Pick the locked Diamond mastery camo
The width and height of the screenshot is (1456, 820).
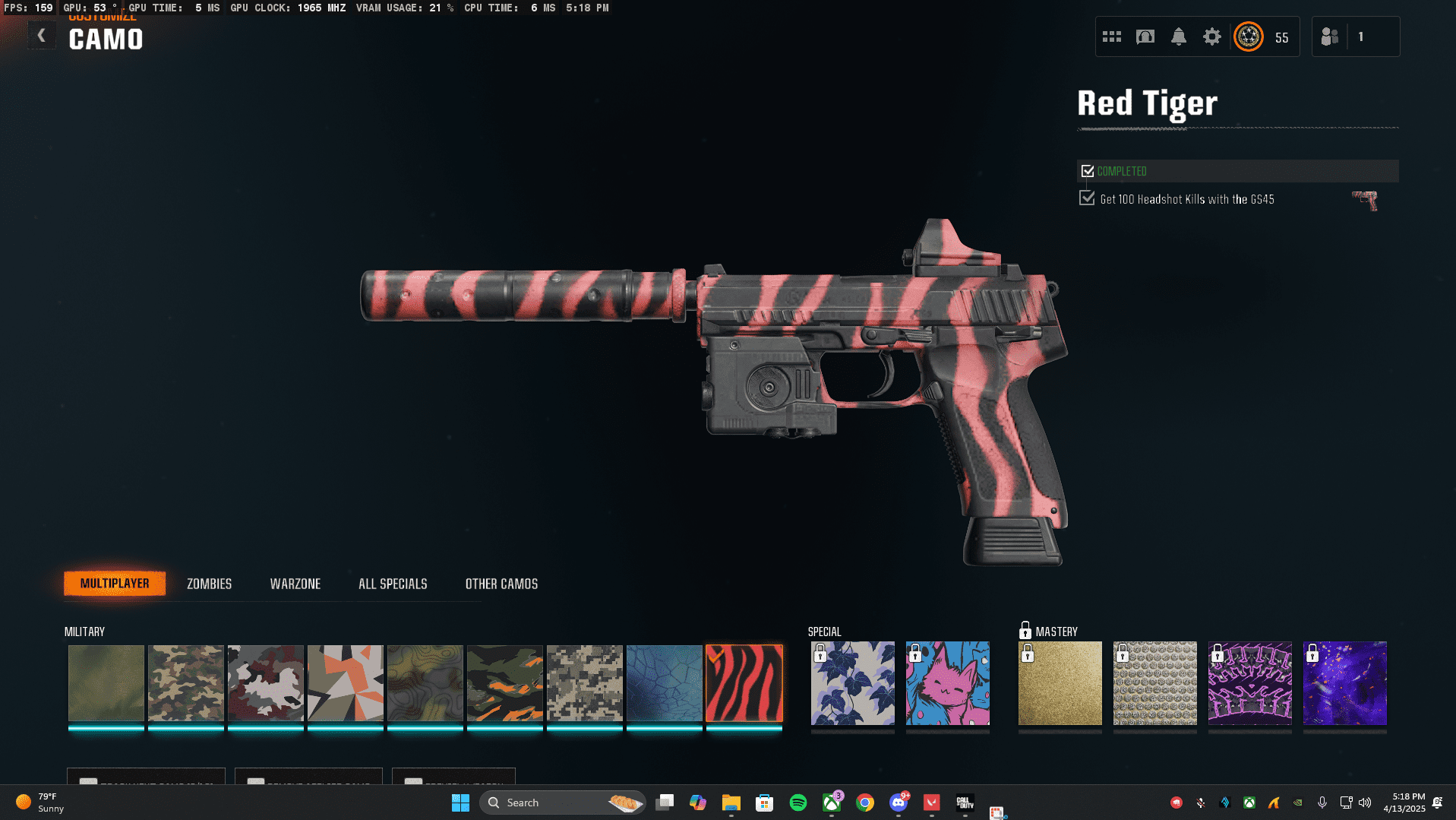pos(1154,683)
